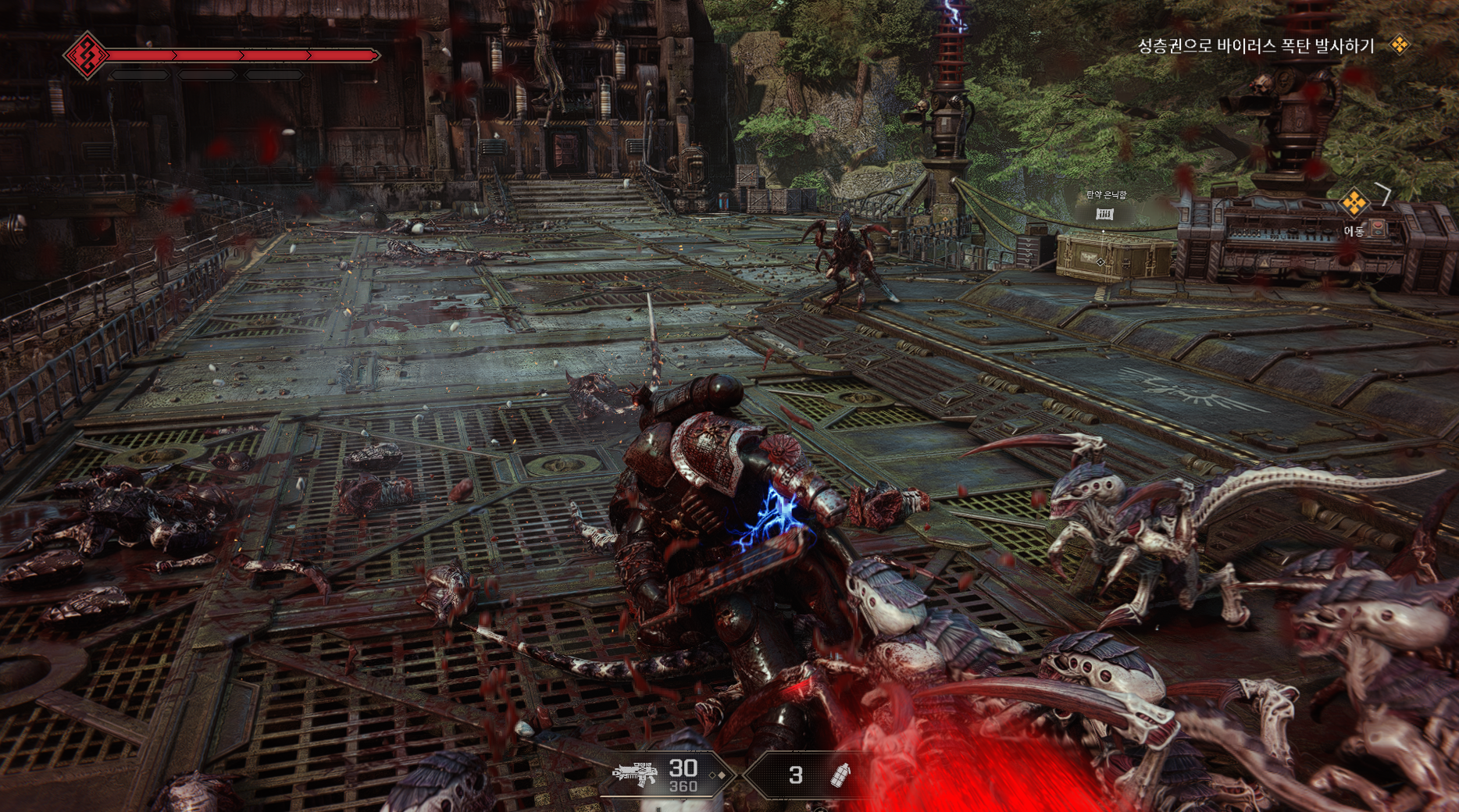This screenshot has width=1459, height=812.
Task: Click the red emblem beside the health bar
Action: [86, 55]
